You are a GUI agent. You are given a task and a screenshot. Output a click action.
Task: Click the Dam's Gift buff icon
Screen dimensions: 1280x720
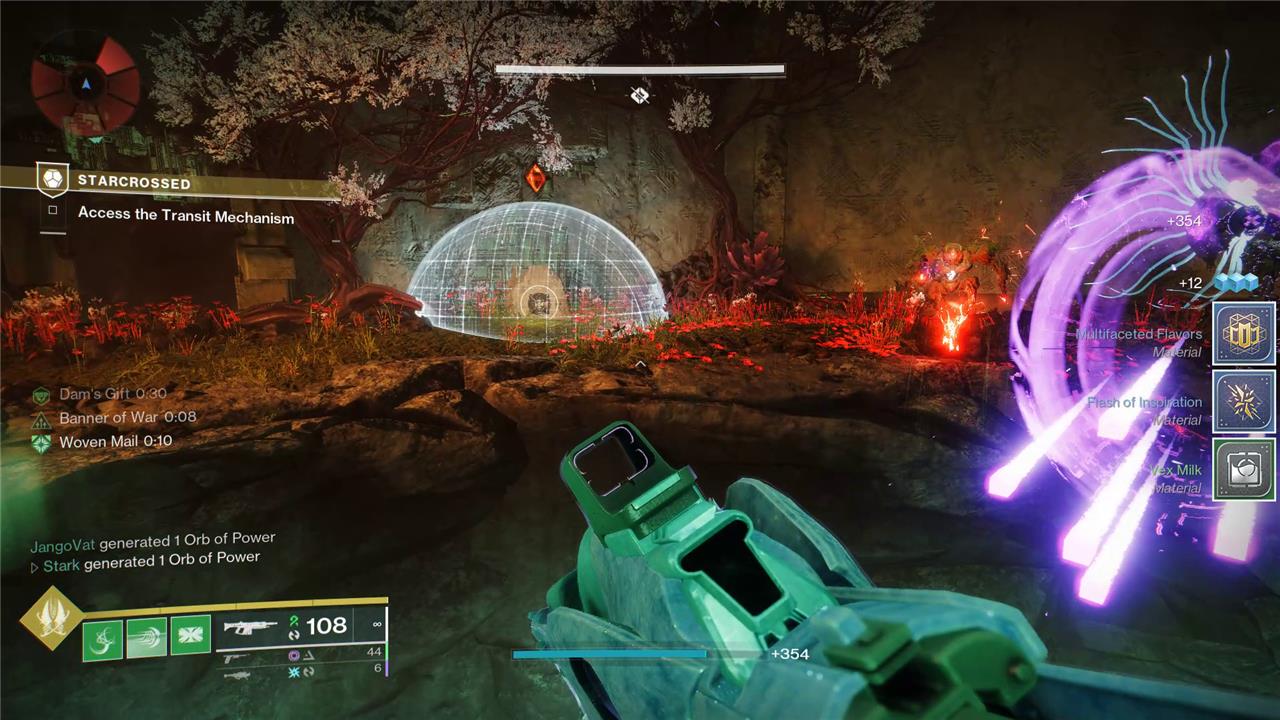pyautogui.click(x=41, y=396)
